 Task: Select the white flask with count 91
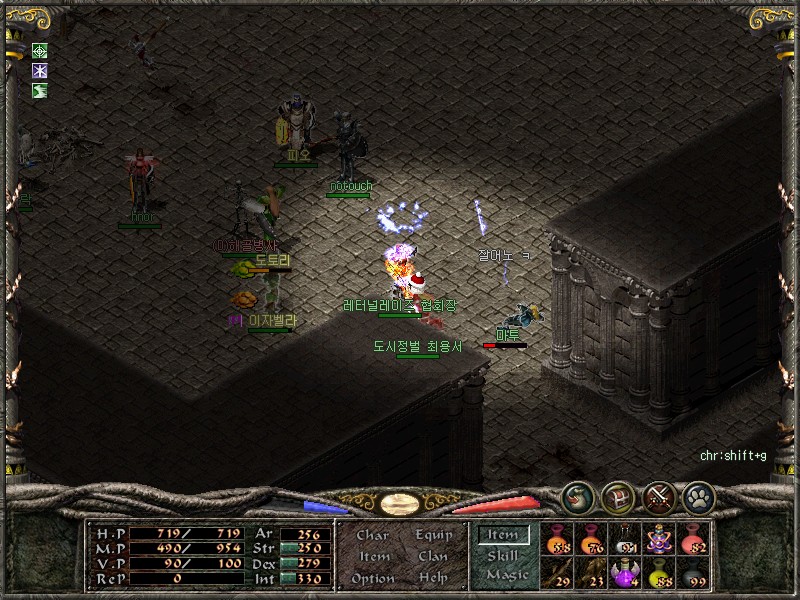(626, 539)
